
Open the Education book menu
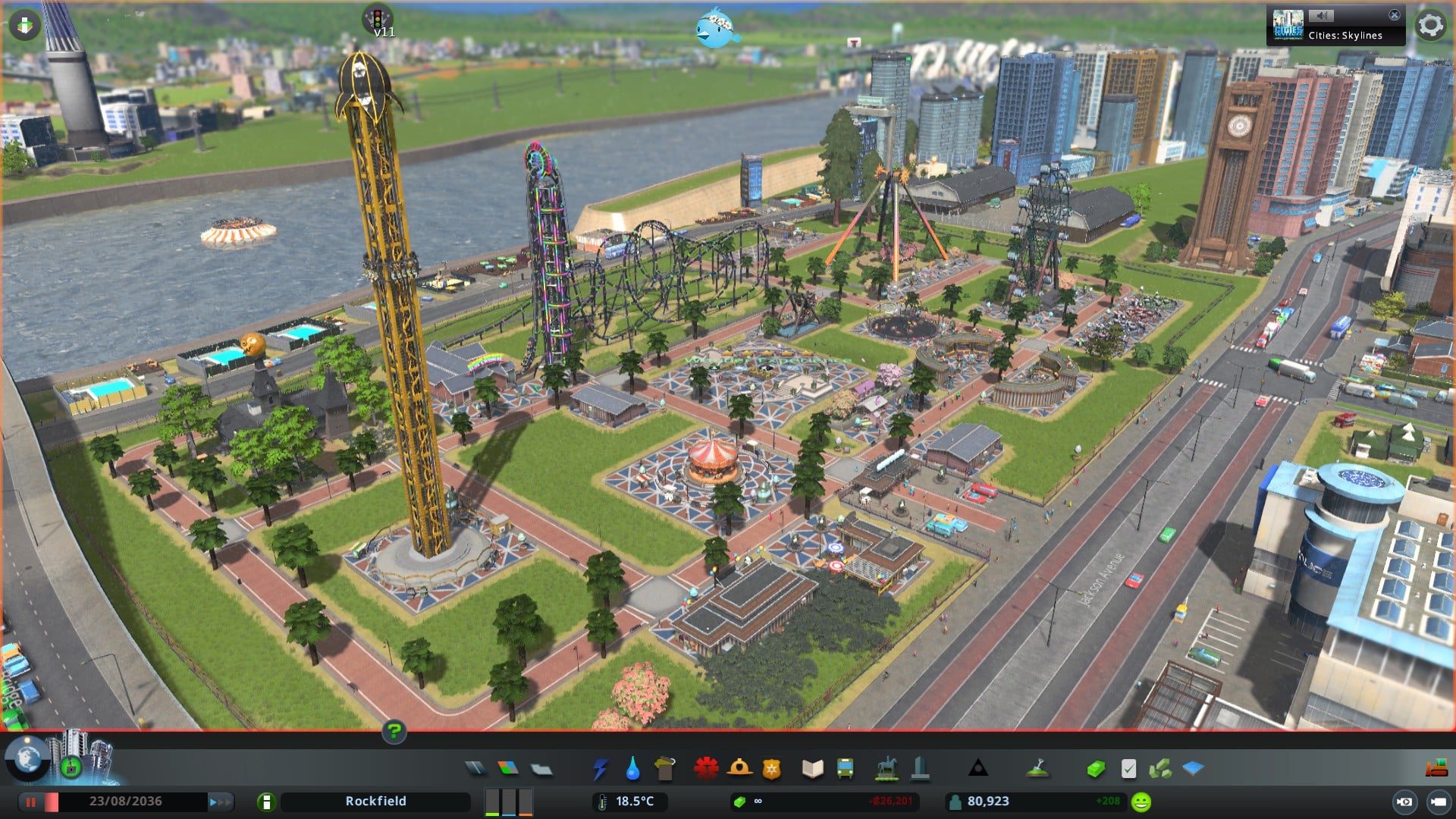tap(812, 769)
